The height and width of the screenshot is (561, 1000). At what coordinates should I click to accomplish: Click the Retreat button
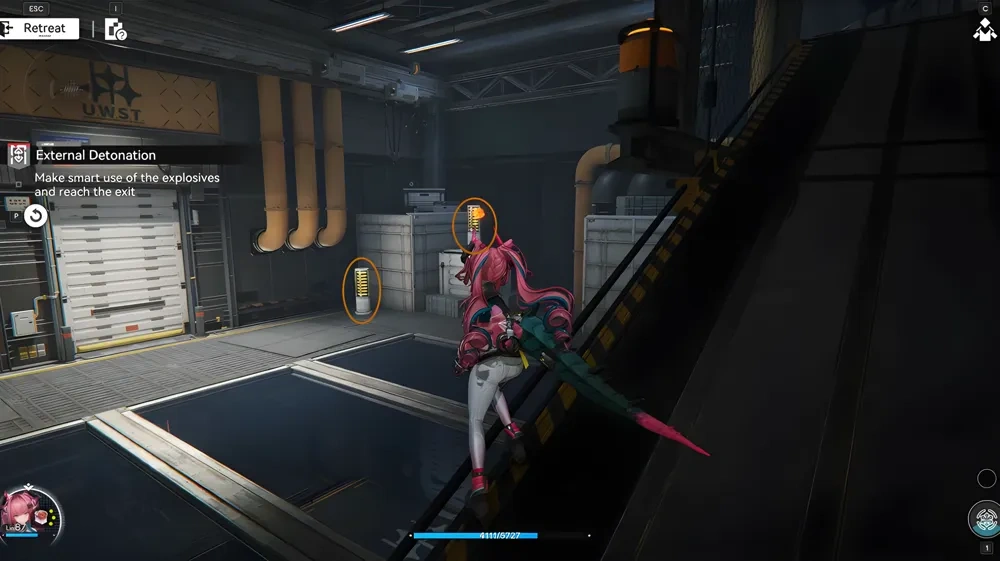(x=40, y=28)
